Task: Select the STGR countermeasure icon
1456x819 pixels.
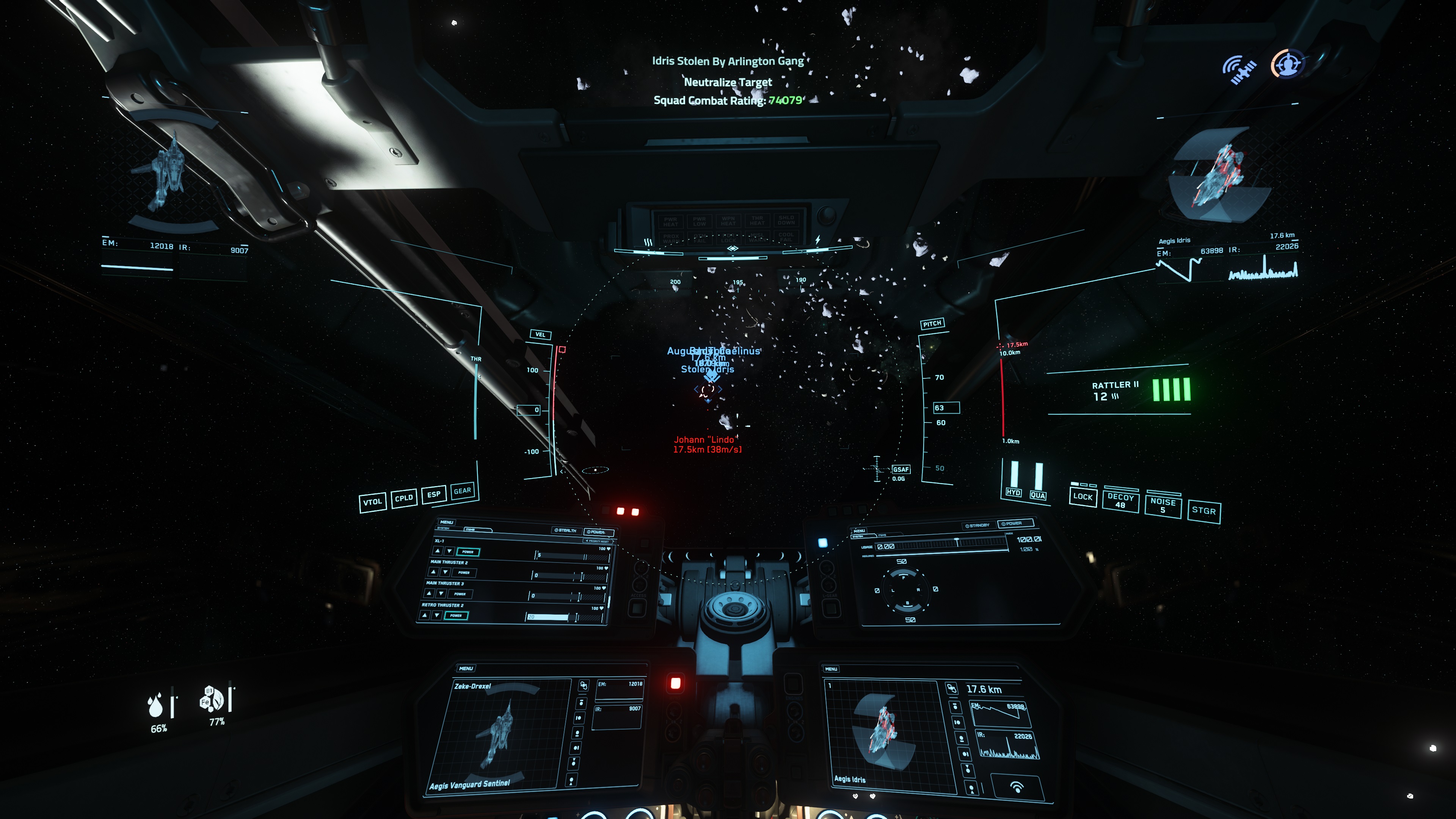Action: pos(1205,510)
